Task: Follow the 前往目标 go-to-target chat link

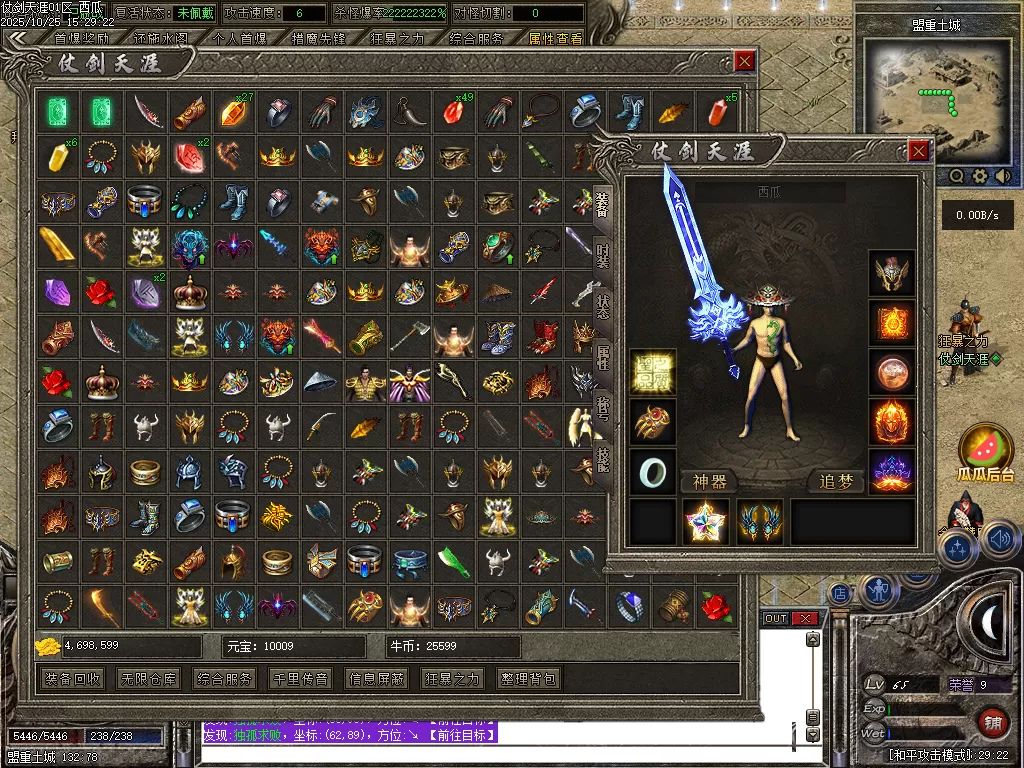Action: (456, 735)
